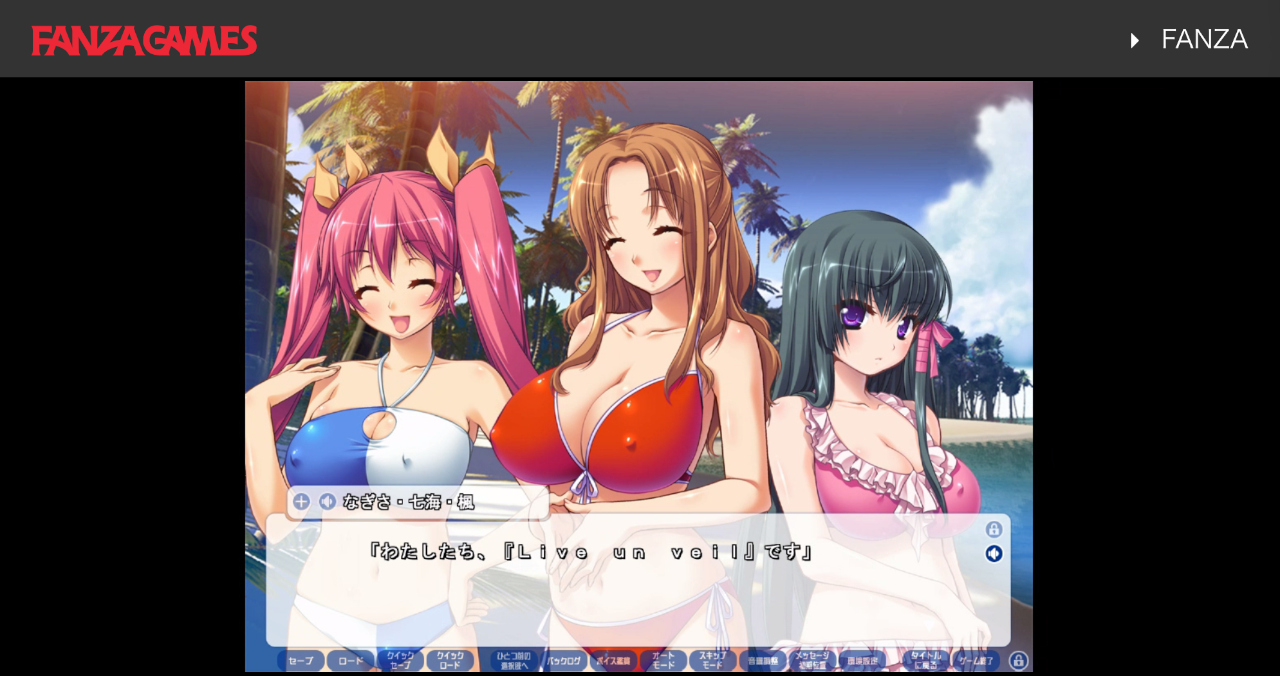The height and width of the screenshot is (676, 1280).
Task: Click the クイックセーブ quick save button
Action: point(400,661)
